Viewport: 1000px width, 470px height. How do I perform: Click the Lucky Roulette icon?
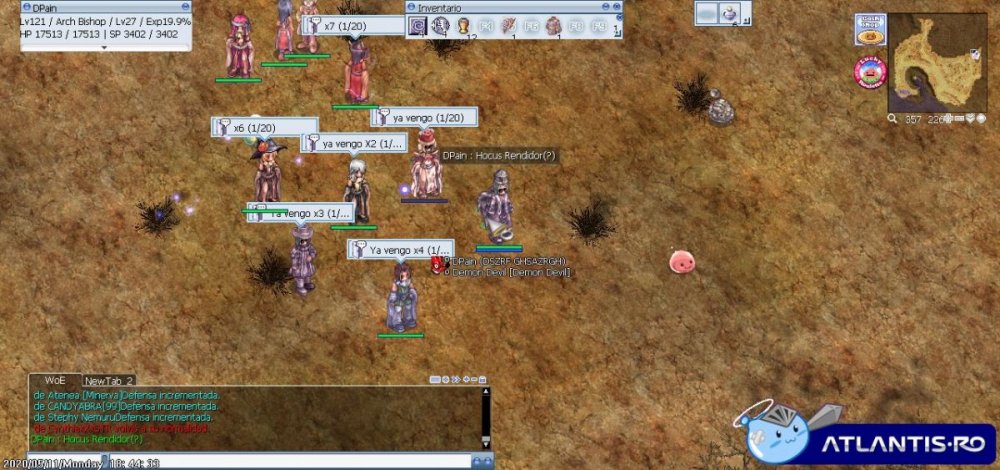(x=870, y=71)
